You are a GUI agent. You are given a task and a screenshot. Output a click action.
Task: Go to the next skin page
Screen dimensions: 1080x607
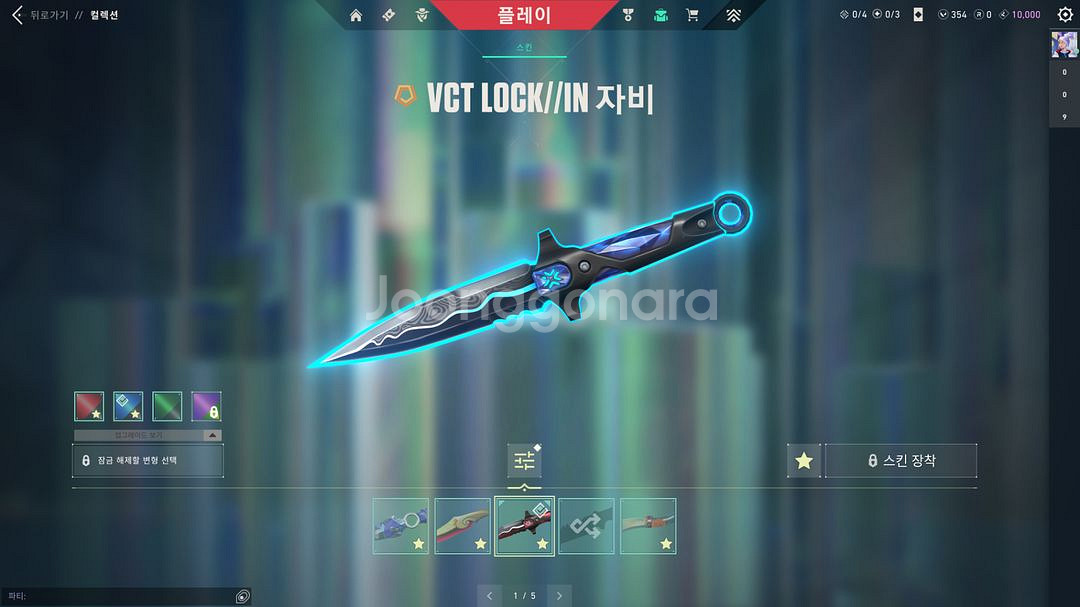tap(560, 596)
